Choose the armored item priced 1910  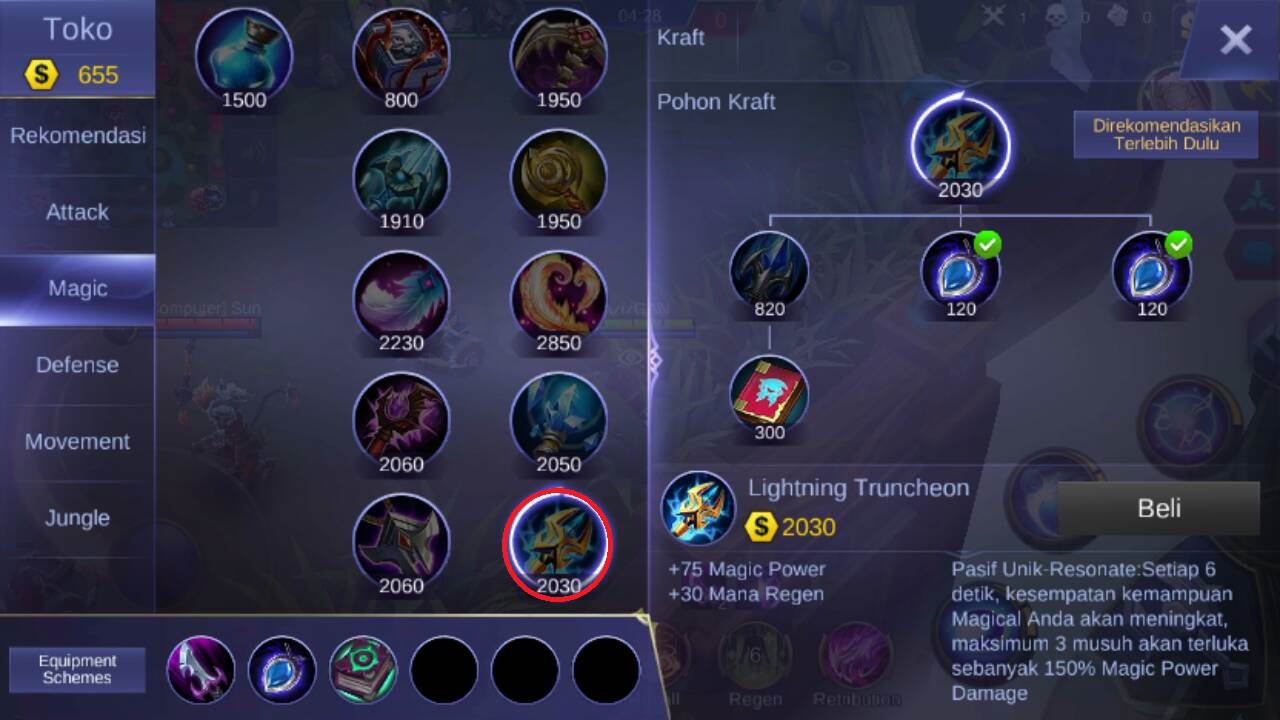pyautogui.click(x=401, y=178)
